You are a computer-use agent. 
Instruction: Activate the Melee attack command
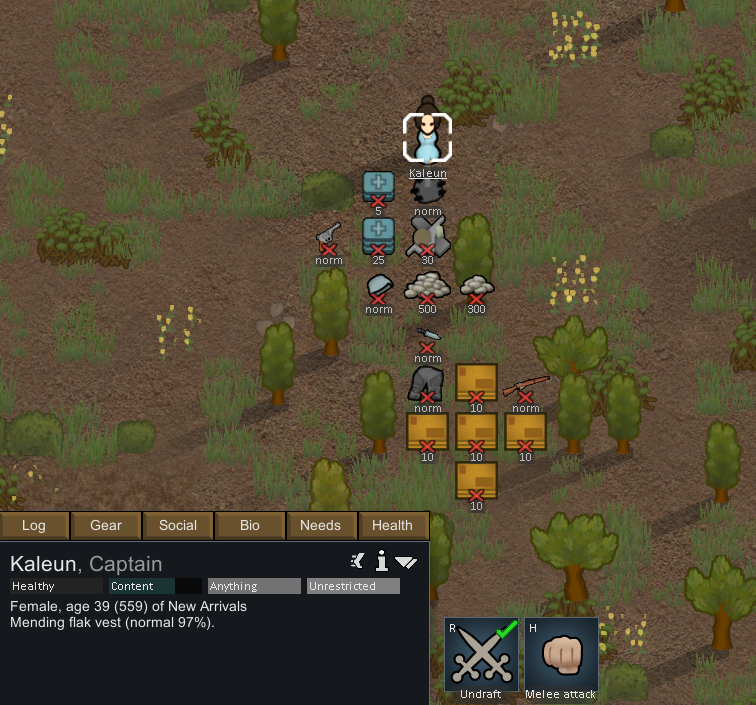tap(560, 656)
